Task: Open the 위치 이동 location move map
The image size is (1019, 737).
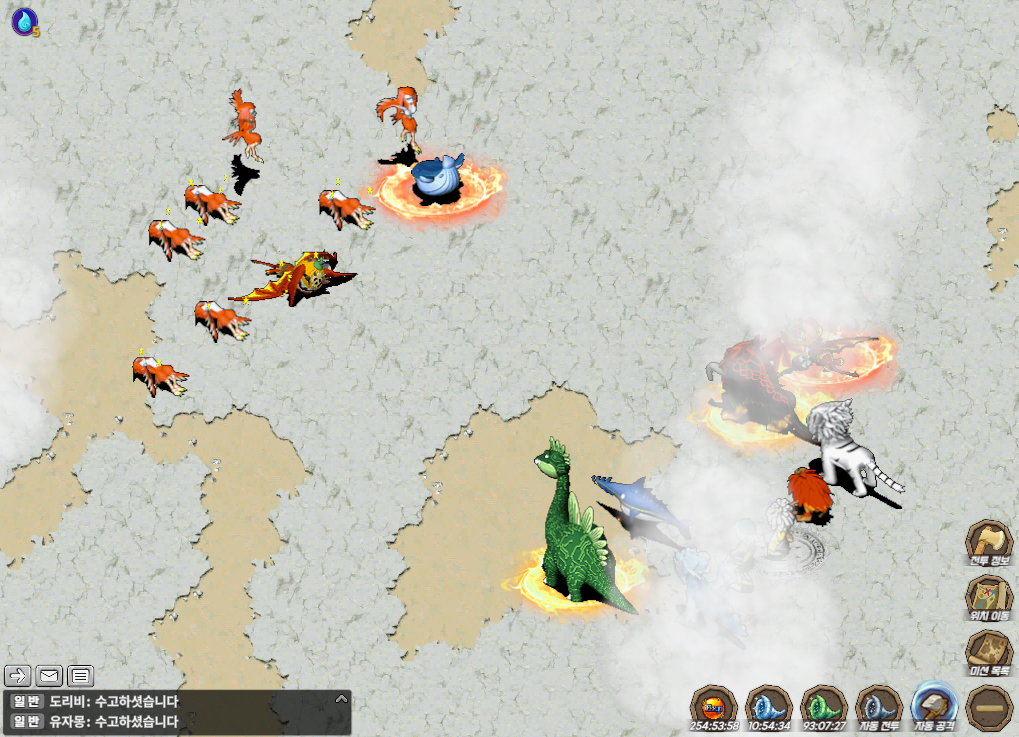Action: 988,599
